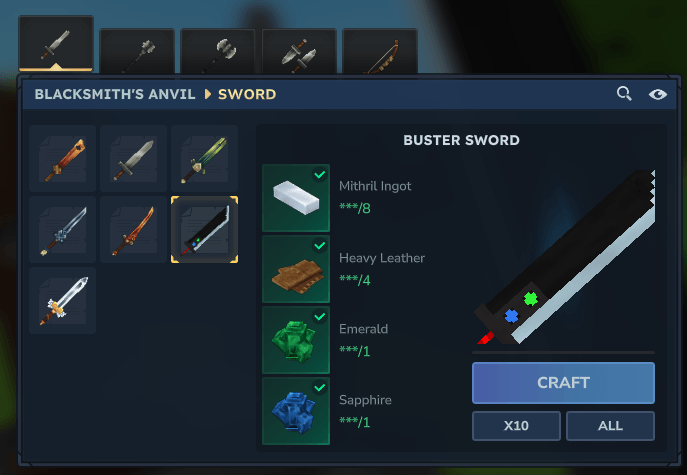Pick the blue steel sword recipe
Viewport: 687px width, 475px height.
[x=63, y=230]
